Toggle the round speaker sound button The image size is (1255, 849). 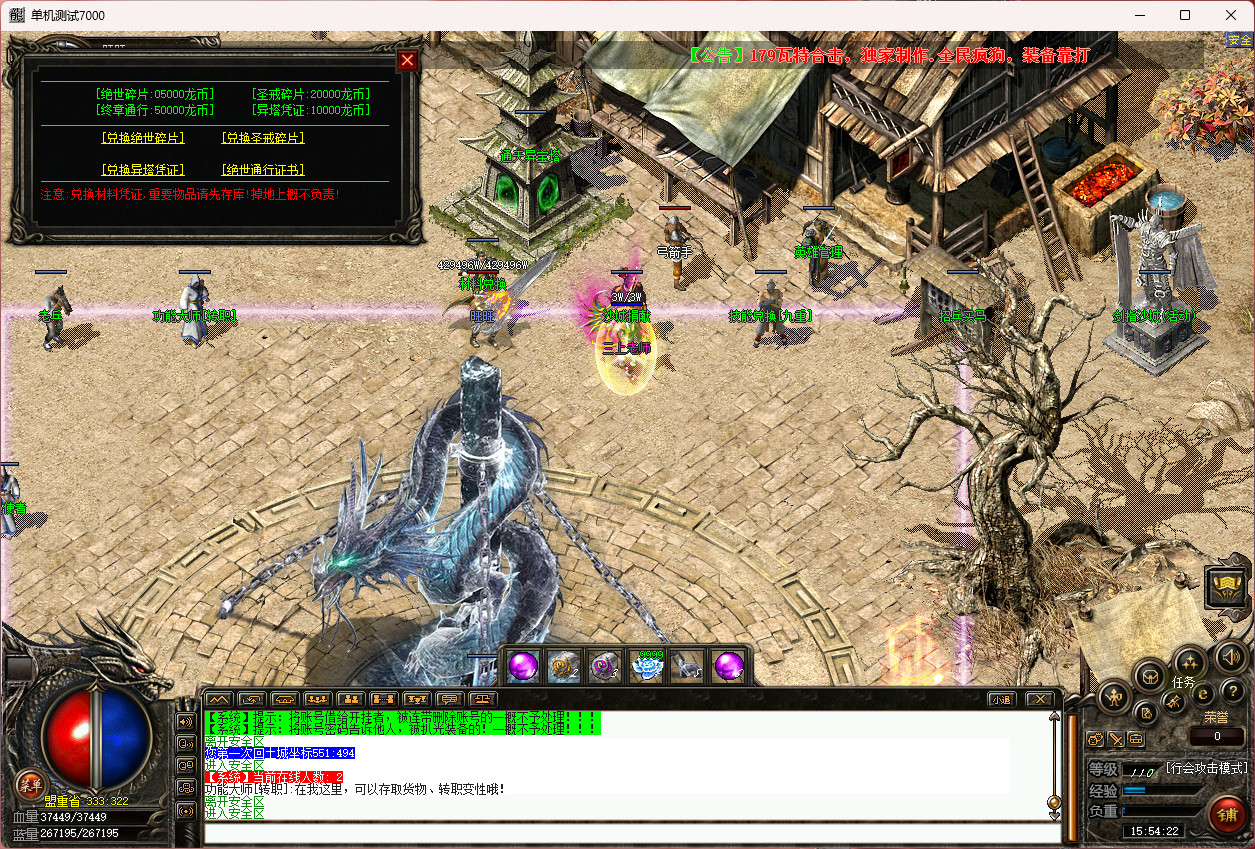coord(1231,659)
